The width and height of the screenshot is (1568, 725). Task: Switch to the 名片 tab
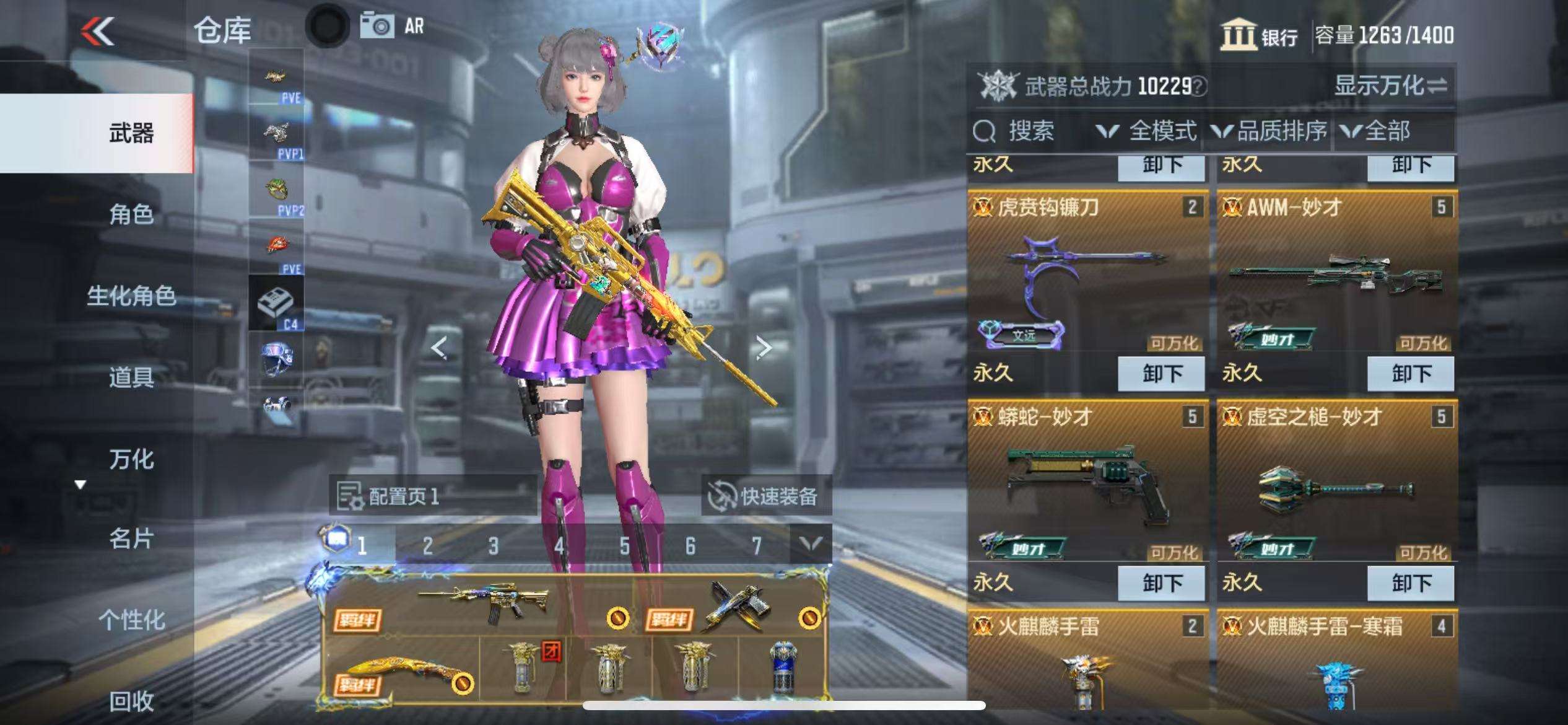click(x=131, y=539)
